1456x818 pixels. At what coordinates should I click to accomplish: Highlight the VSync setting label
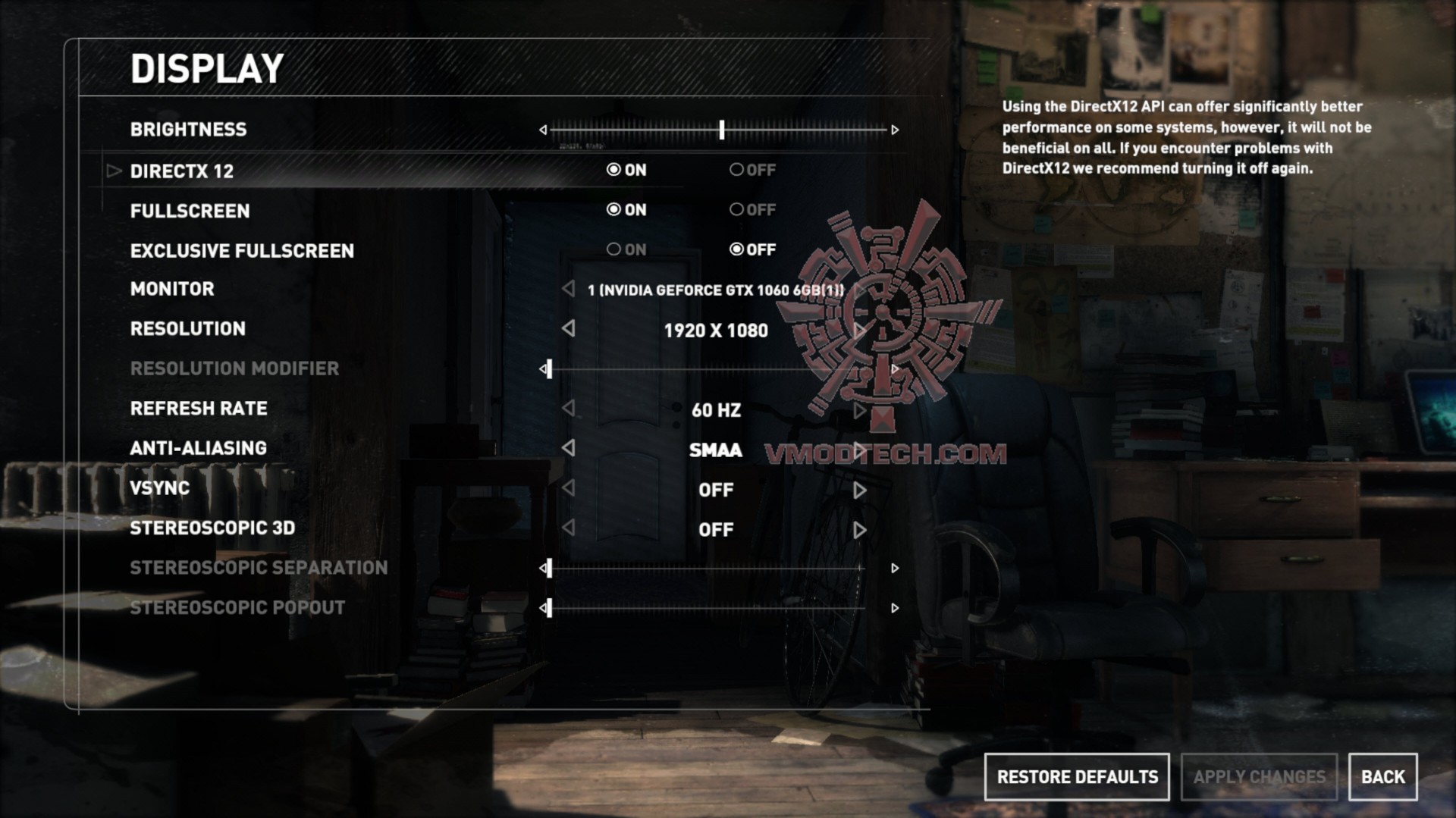(x=160, y=488)
